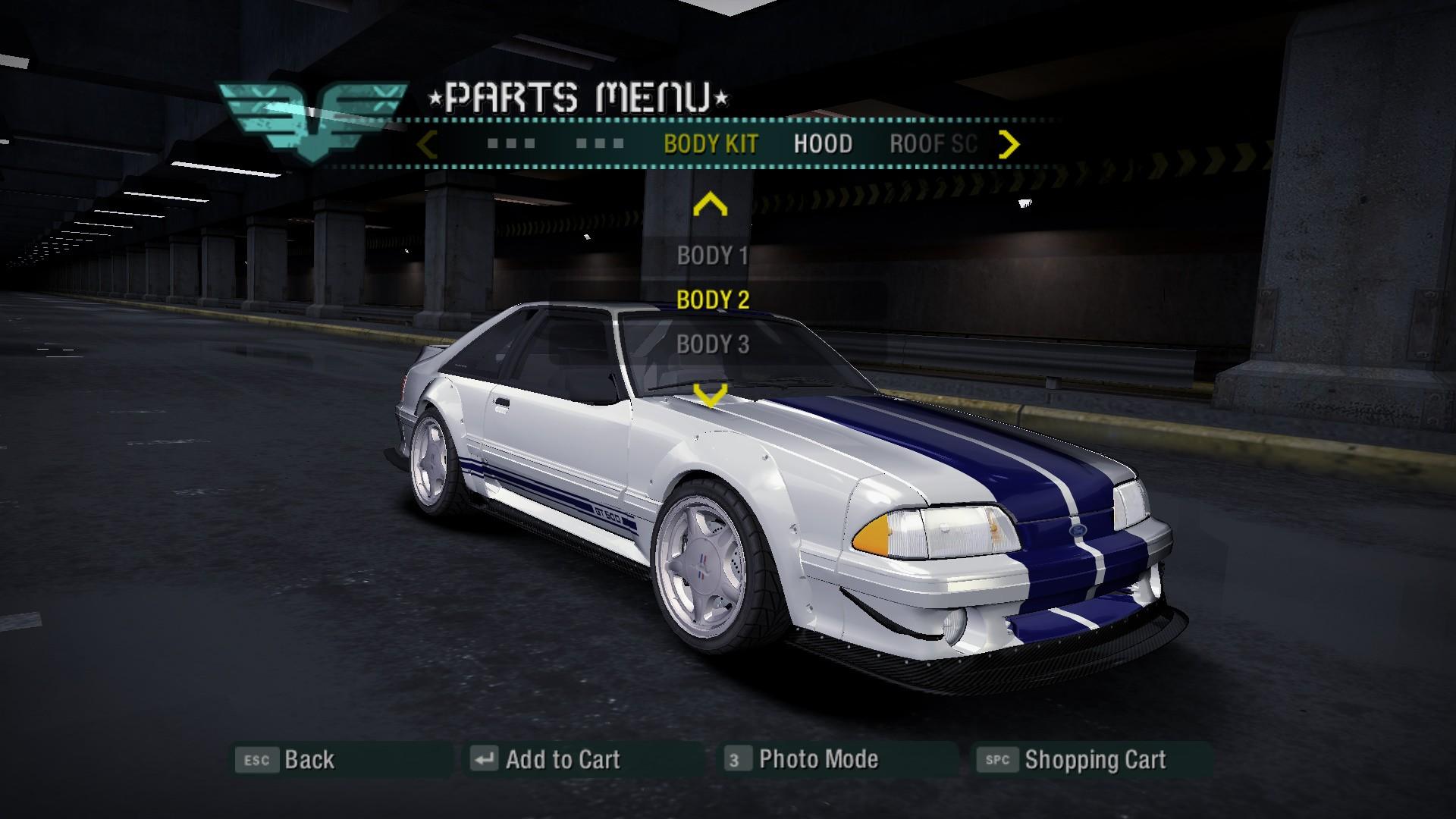This screenshot has height=819, width=1456.
Task: Enter Photo Mode
Action: point(802,759)
